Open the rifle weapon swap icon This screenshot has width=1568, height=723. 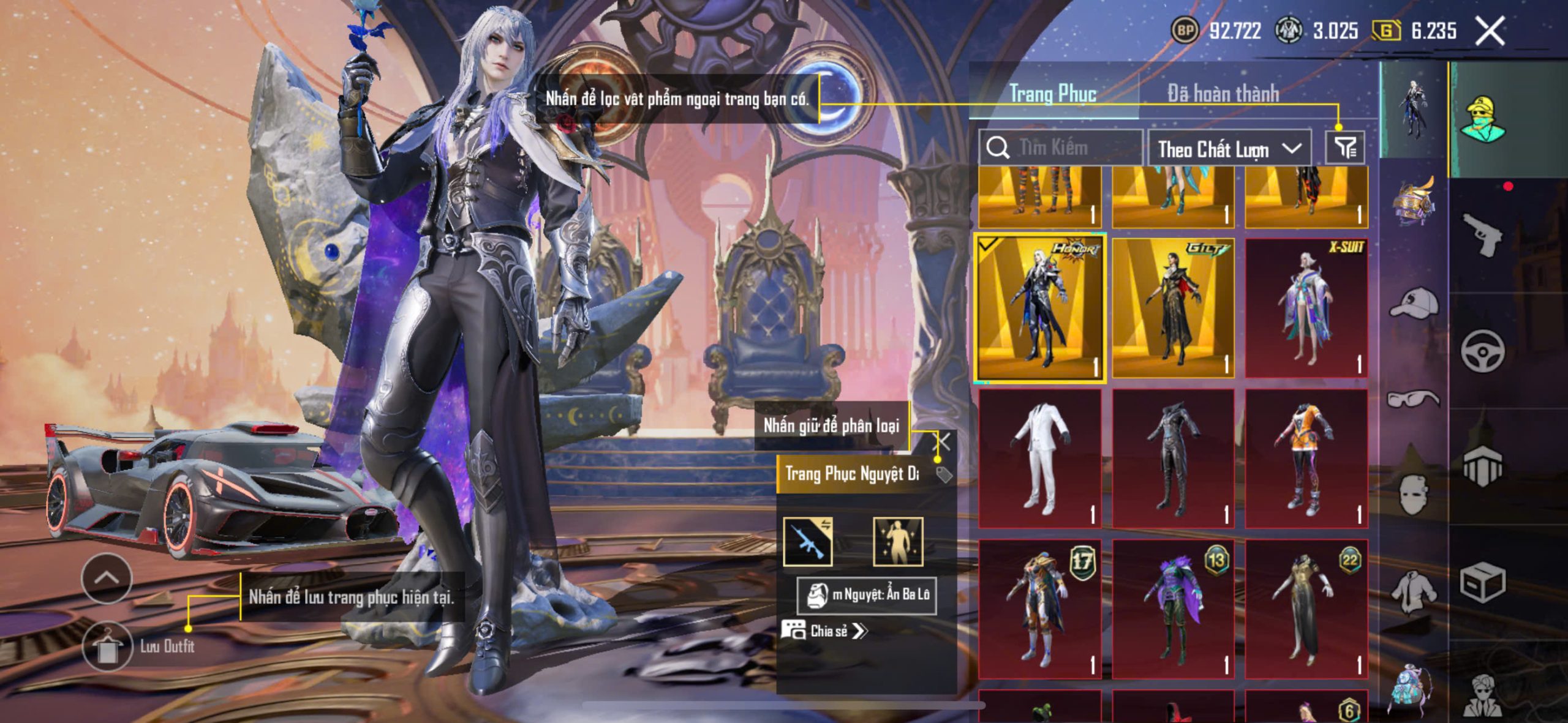click(808, 542)
